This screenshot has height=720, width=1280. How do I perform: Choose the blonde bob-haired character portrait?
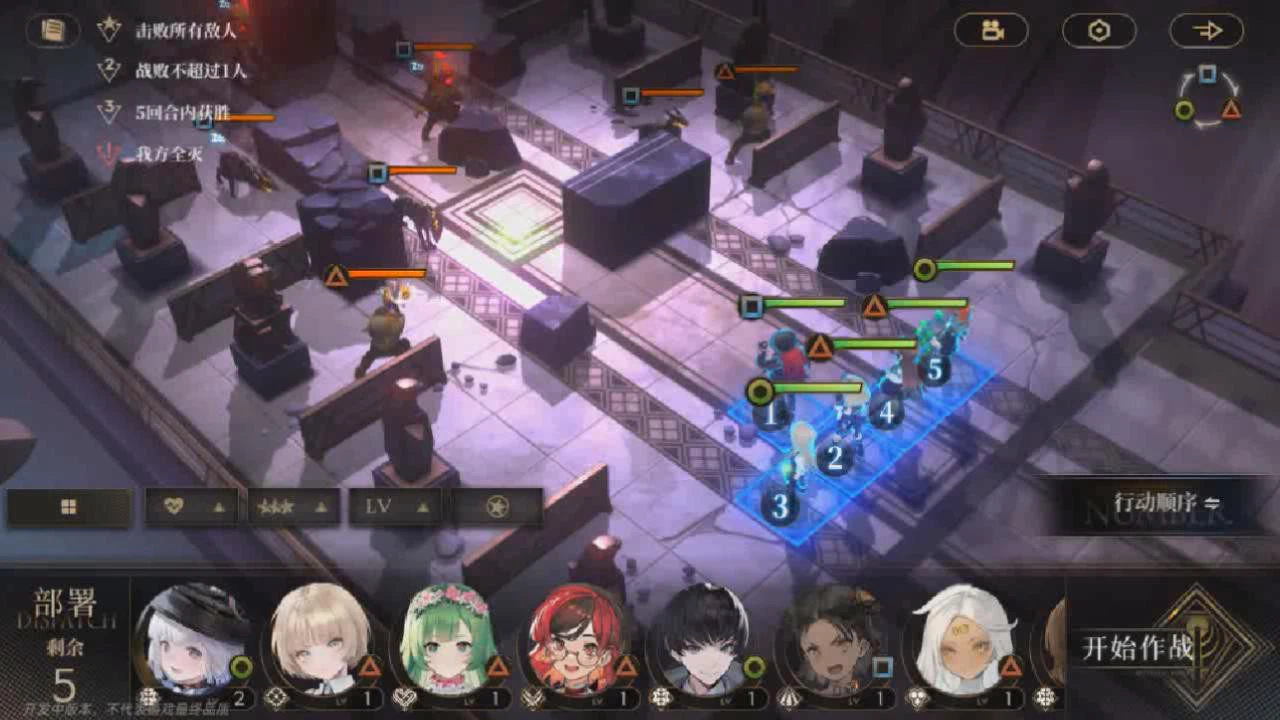(320, 640)
